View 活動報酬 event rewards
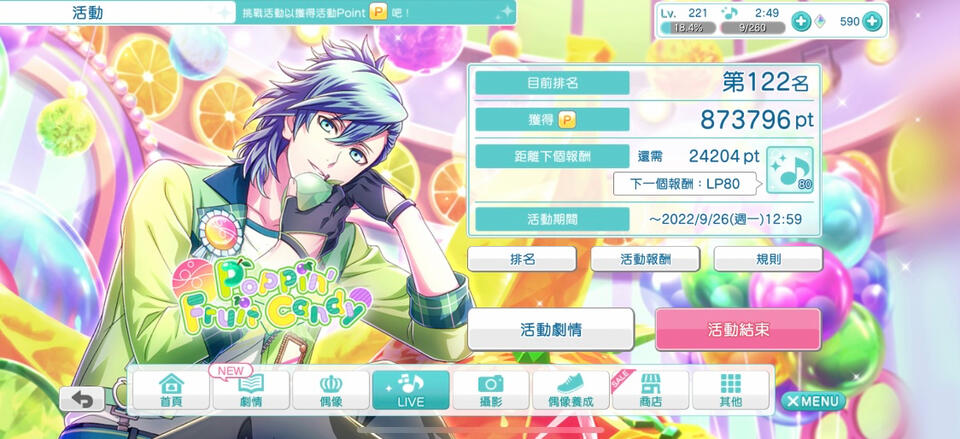The image size is (960, 439). pyautogui.click(x=645, y=258)
